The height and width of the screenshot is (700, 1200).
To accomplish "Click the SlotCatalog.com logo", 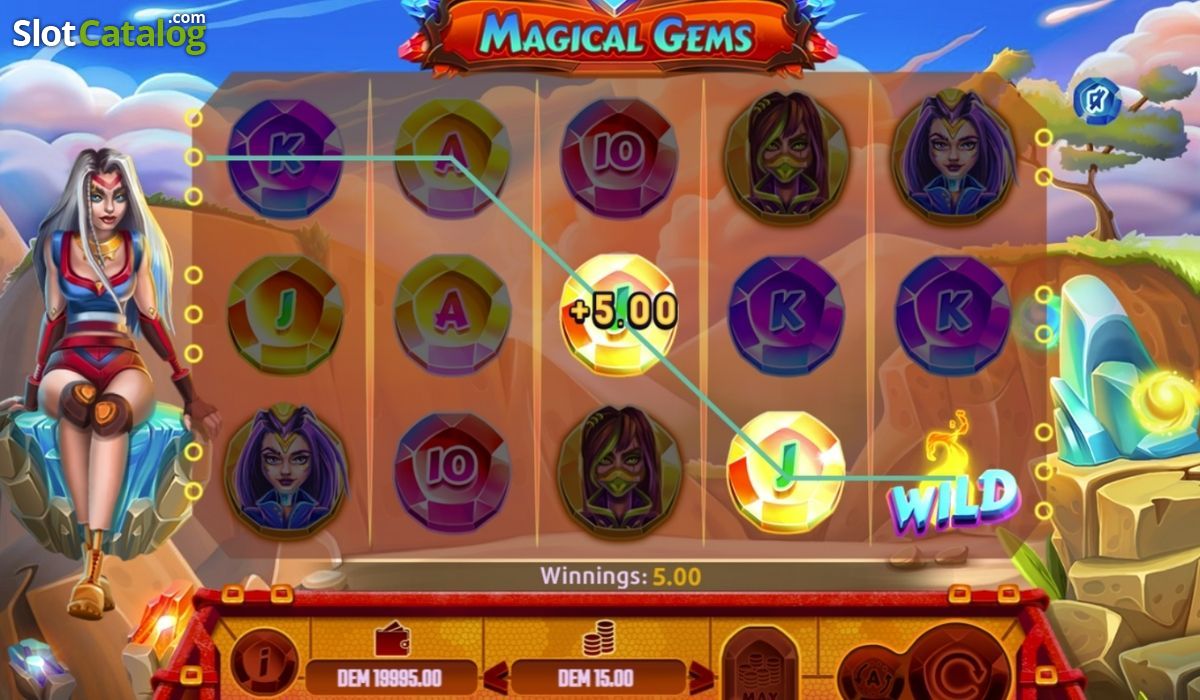I will point(109,33).
